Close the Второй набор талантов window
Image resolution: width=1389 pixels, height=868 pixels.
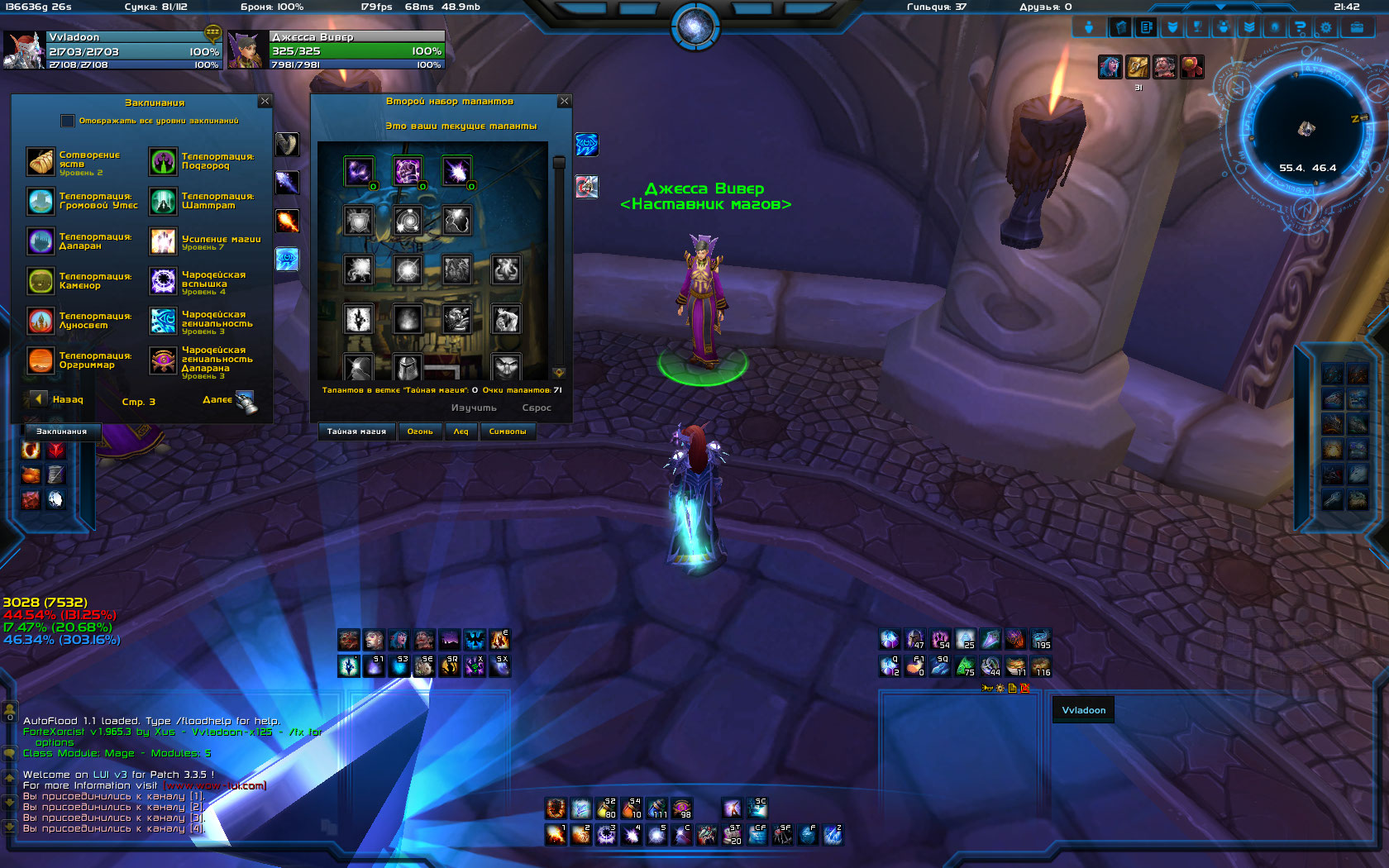[x=565, y=101]
